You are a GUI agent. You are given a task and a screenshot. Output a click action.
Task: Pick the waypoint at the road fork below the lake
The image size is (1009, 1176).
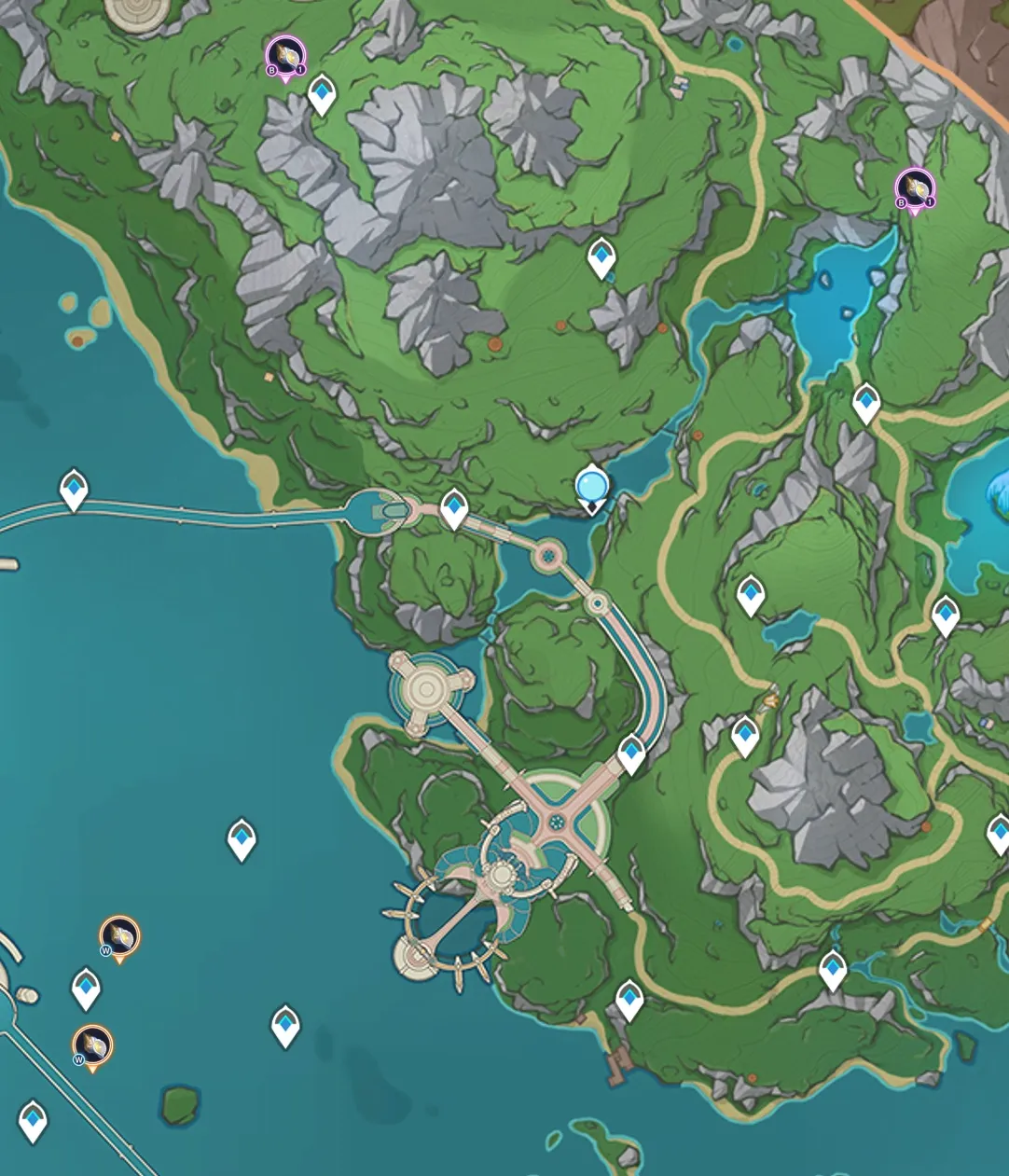pyautogui.click(x=866, y=404)
